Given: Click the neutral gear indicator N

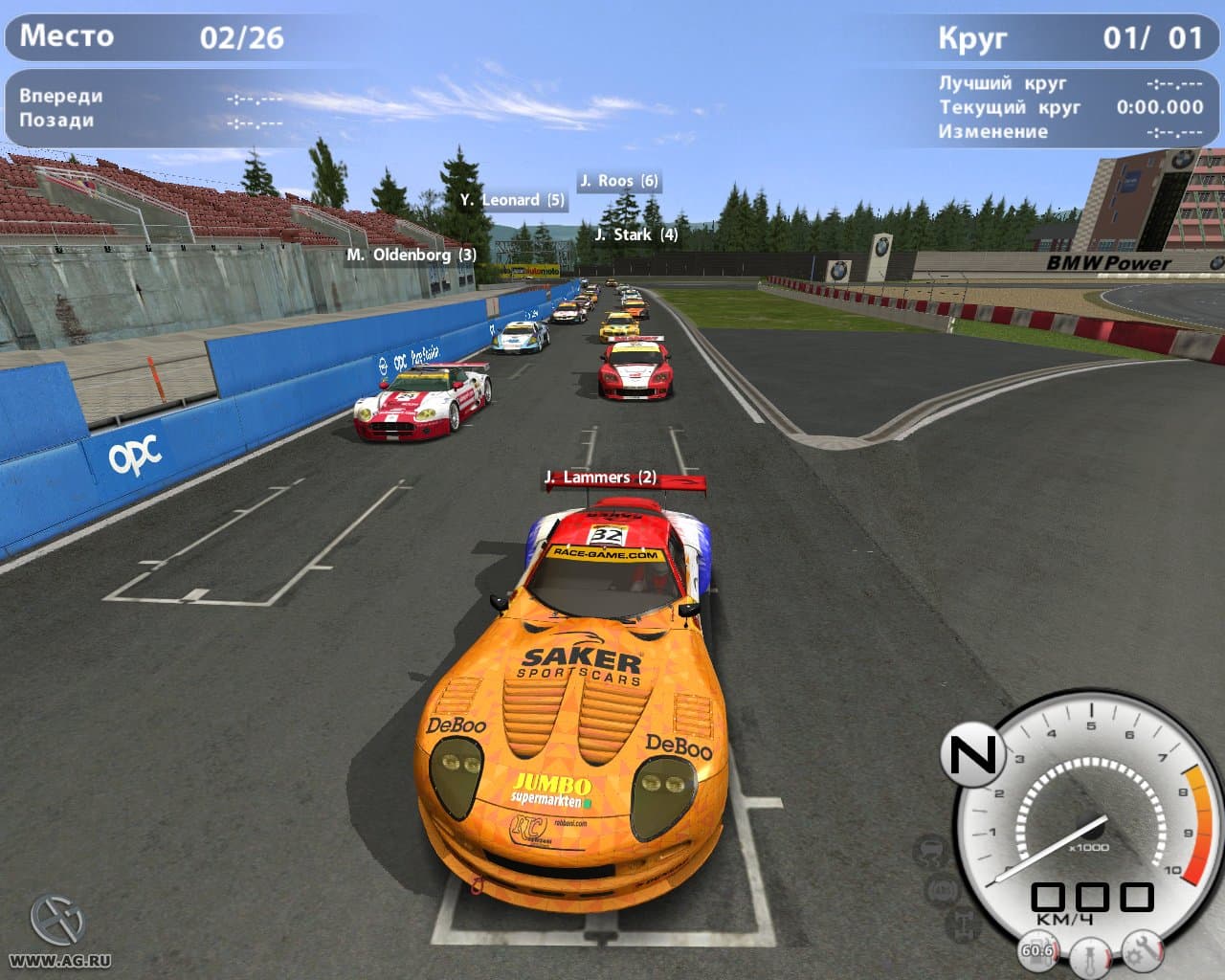Looking at the screenshot, I should [971, 755].
